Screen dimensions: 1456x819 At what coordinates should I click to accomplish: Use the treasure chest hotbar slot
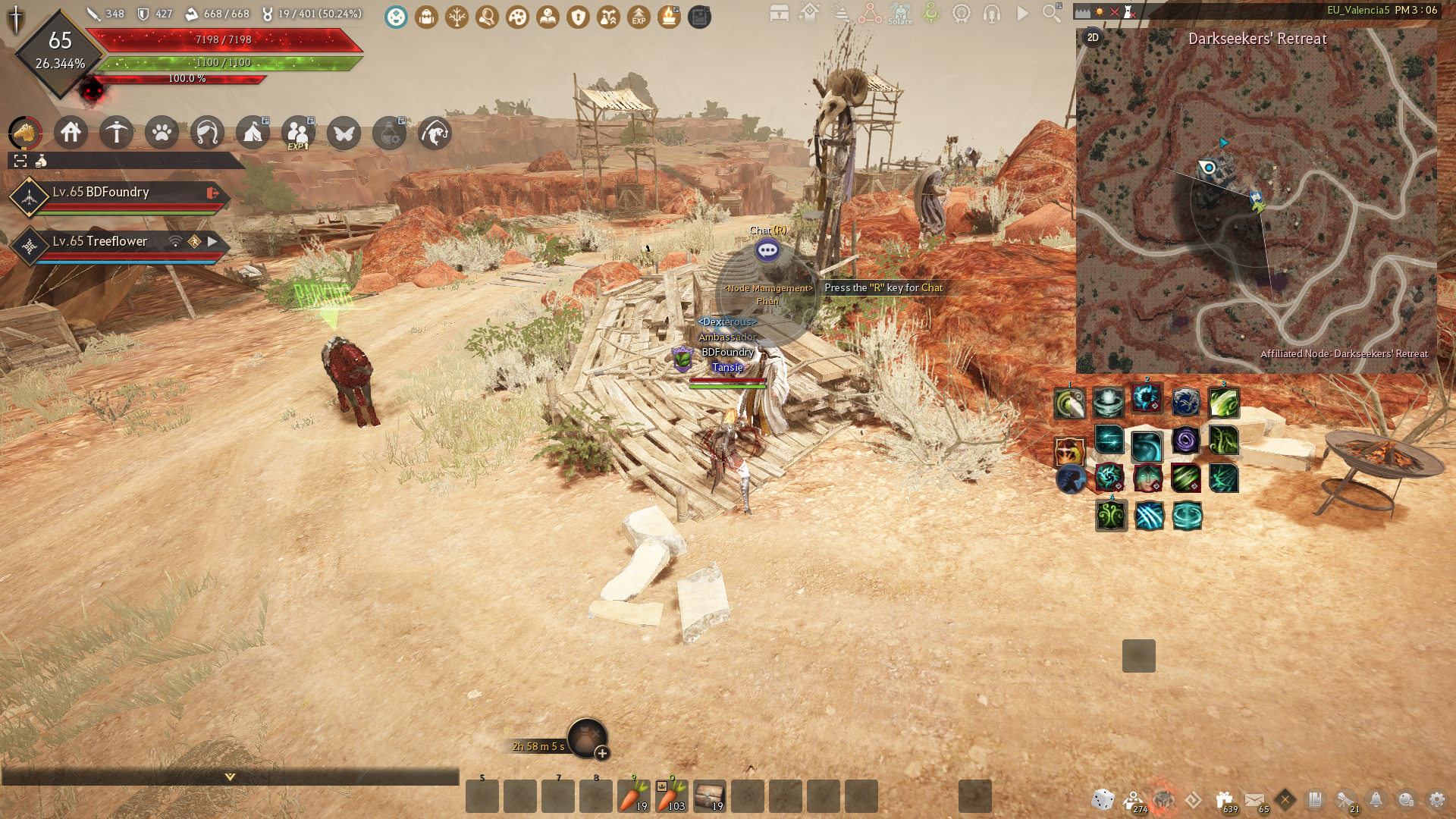(x=710, y=796)
